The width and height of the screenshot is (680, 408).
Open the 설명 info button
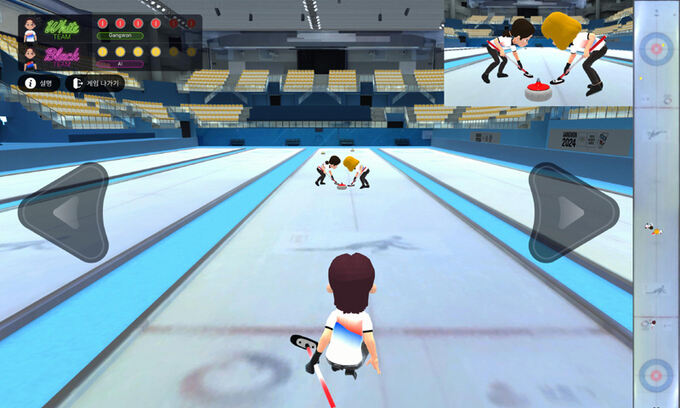point(40,83)
